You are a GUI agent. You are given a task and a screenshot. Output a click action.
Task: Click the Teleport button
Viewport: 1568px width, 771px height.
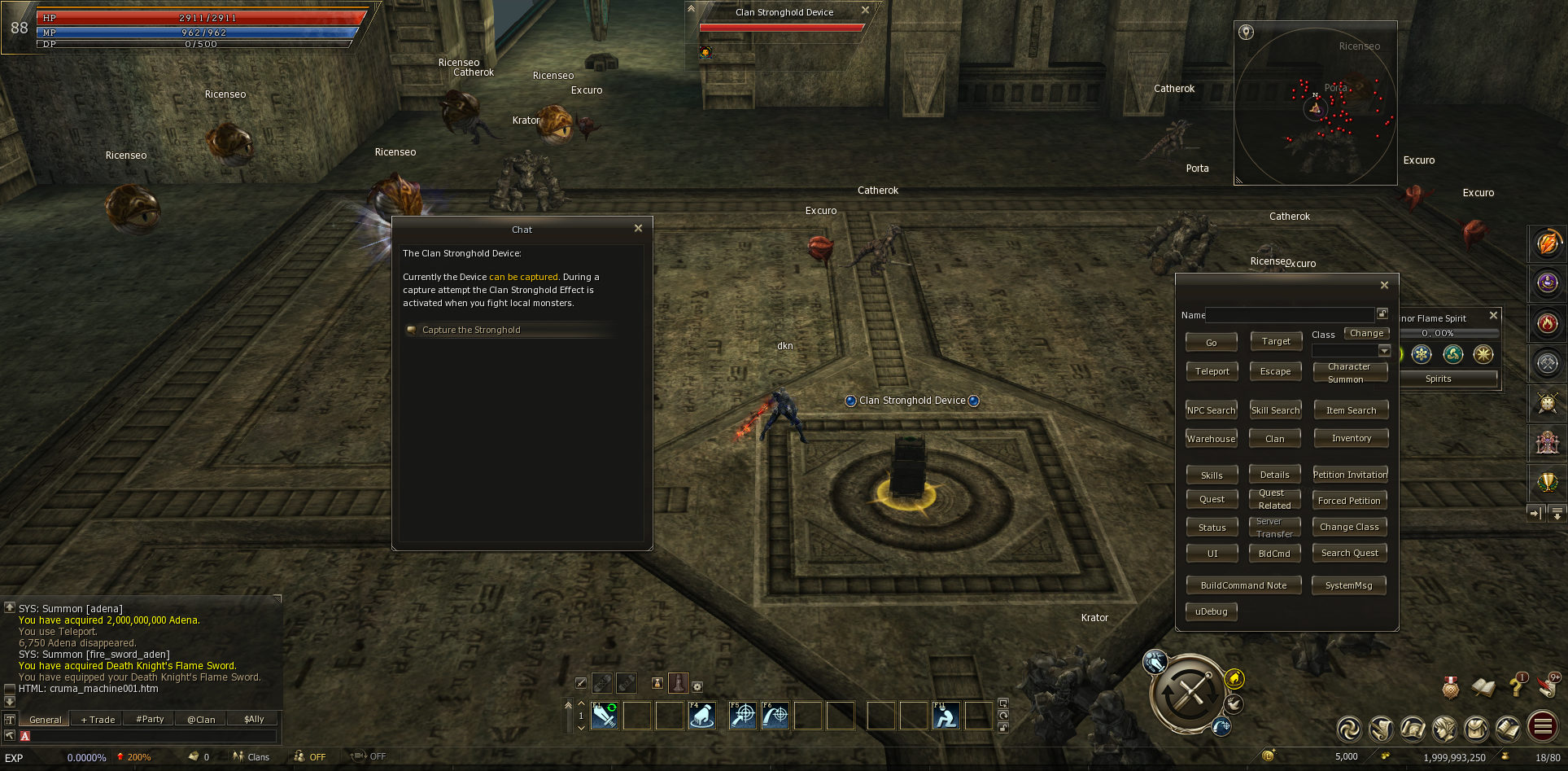pos(1212,371)
